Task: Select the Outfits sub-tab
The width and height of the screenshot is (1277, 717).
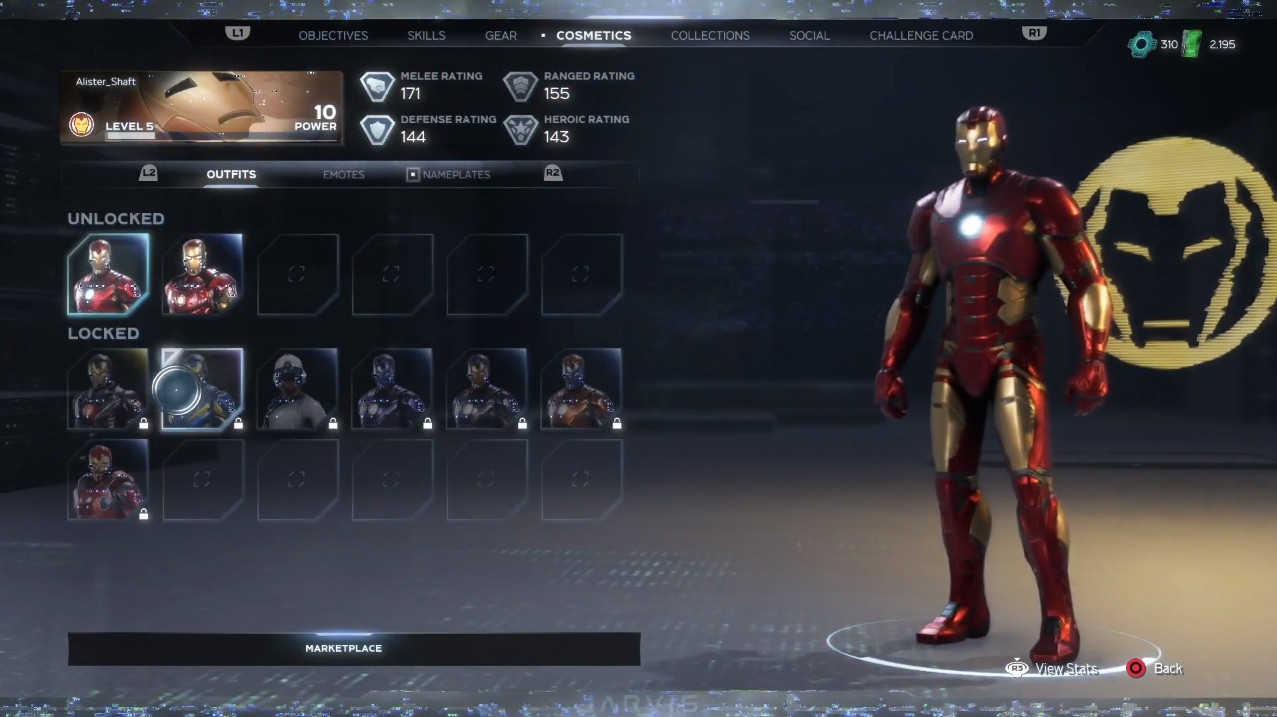Action: (x=231, y=175)
